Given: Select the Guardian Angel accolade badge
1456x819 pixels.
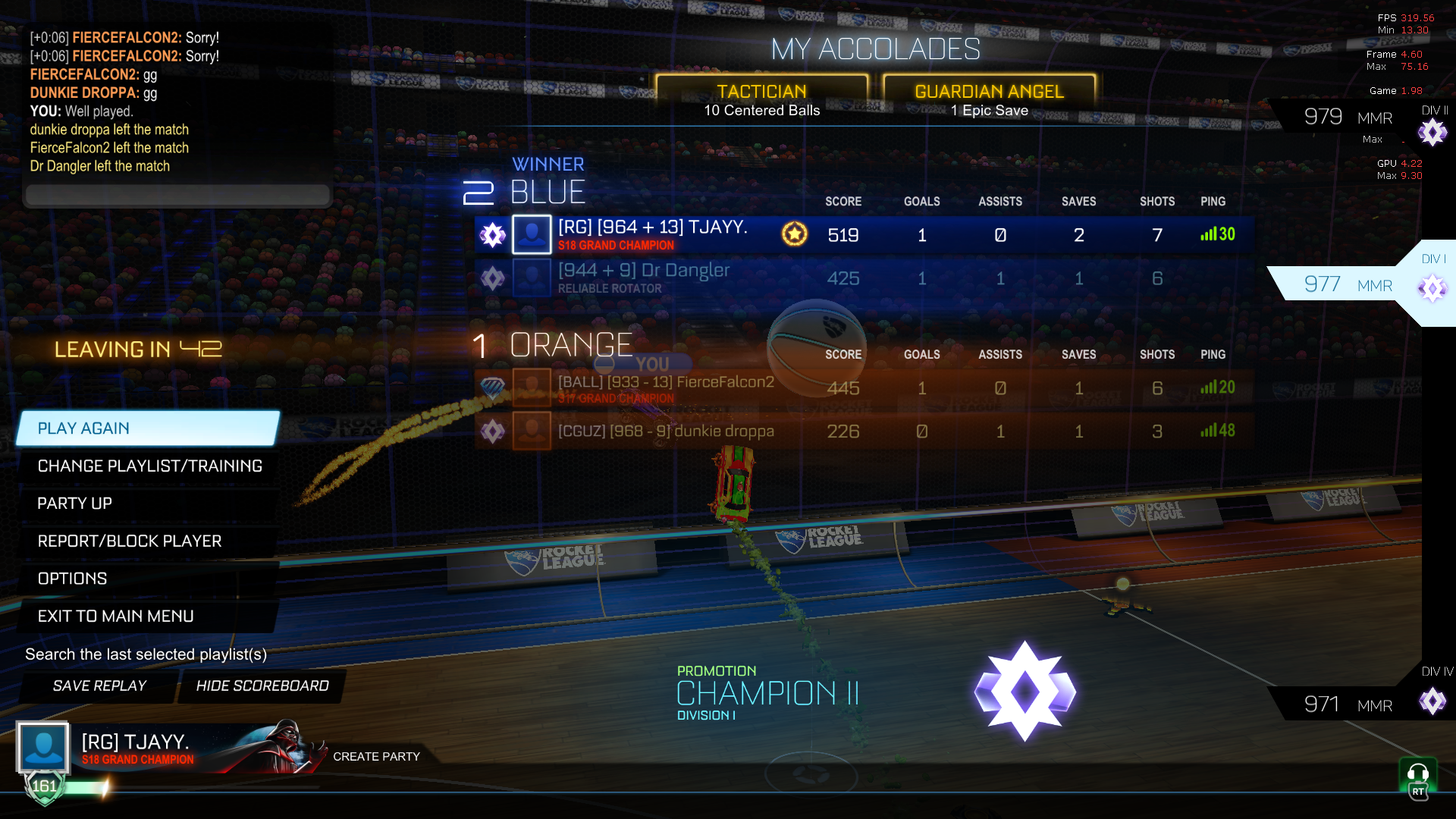Looking at the screenshot, I should [987, 91].
